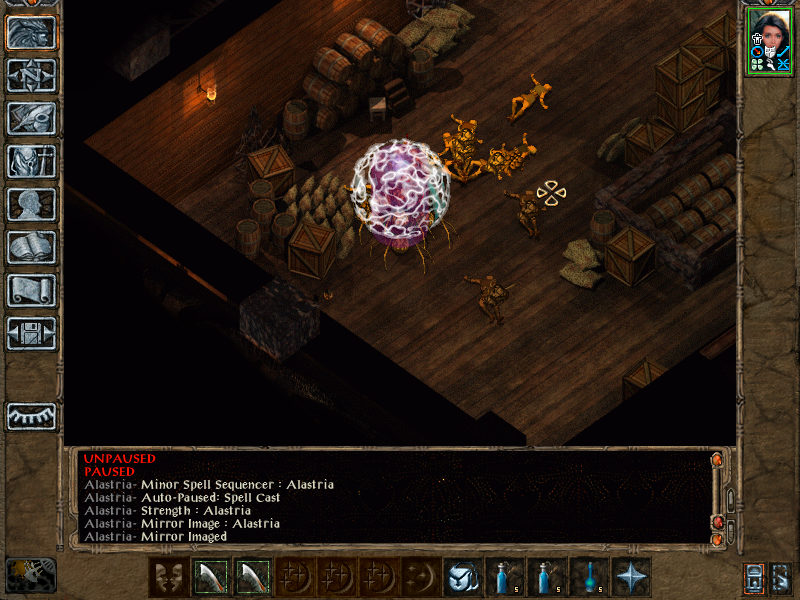Use the teal round-flask potion
This screenshot has width=800, height=600.
tap(589, 577)
